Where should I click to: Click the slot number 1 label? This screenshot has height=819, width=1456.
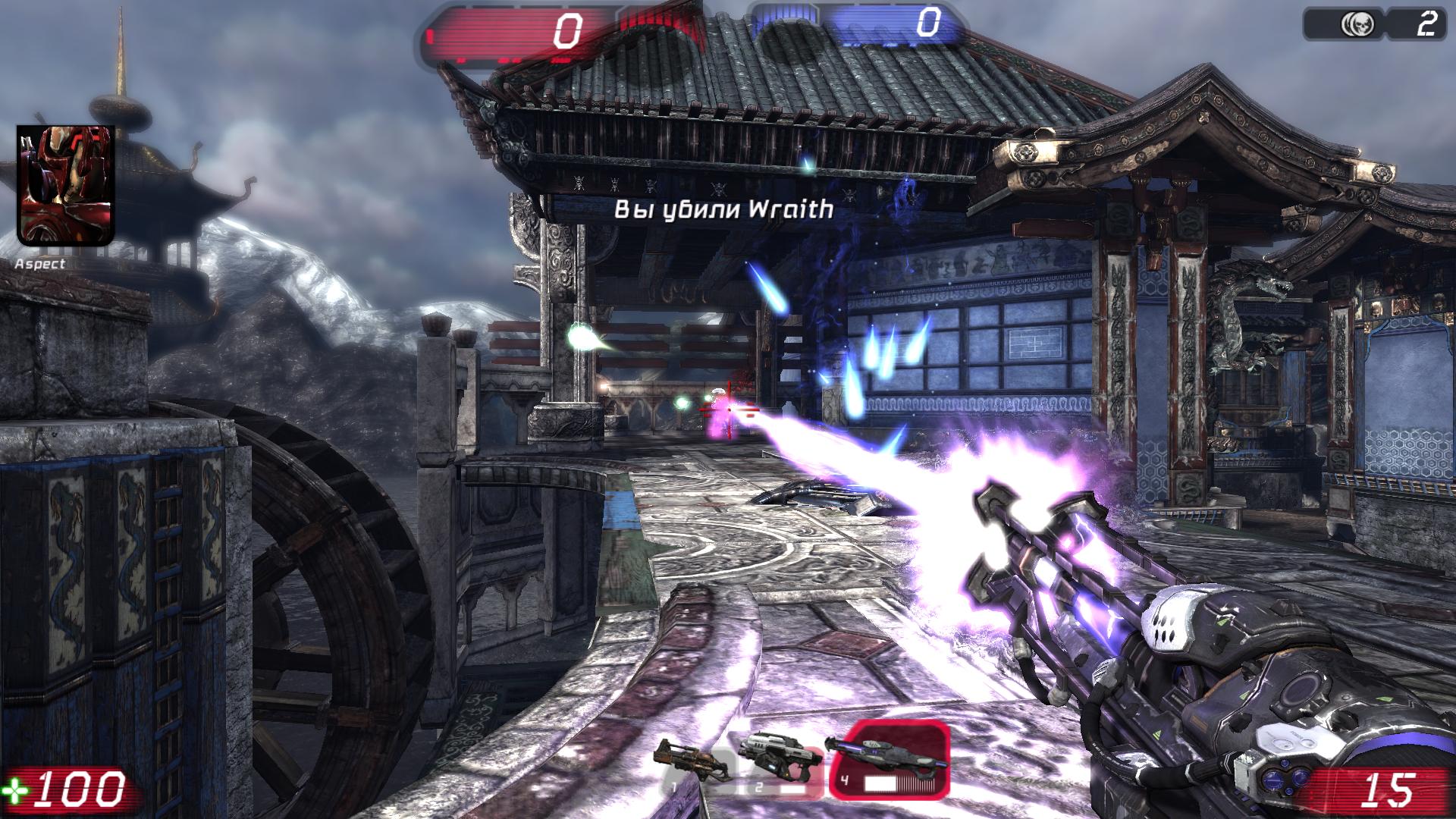click(x=675, y=786)
